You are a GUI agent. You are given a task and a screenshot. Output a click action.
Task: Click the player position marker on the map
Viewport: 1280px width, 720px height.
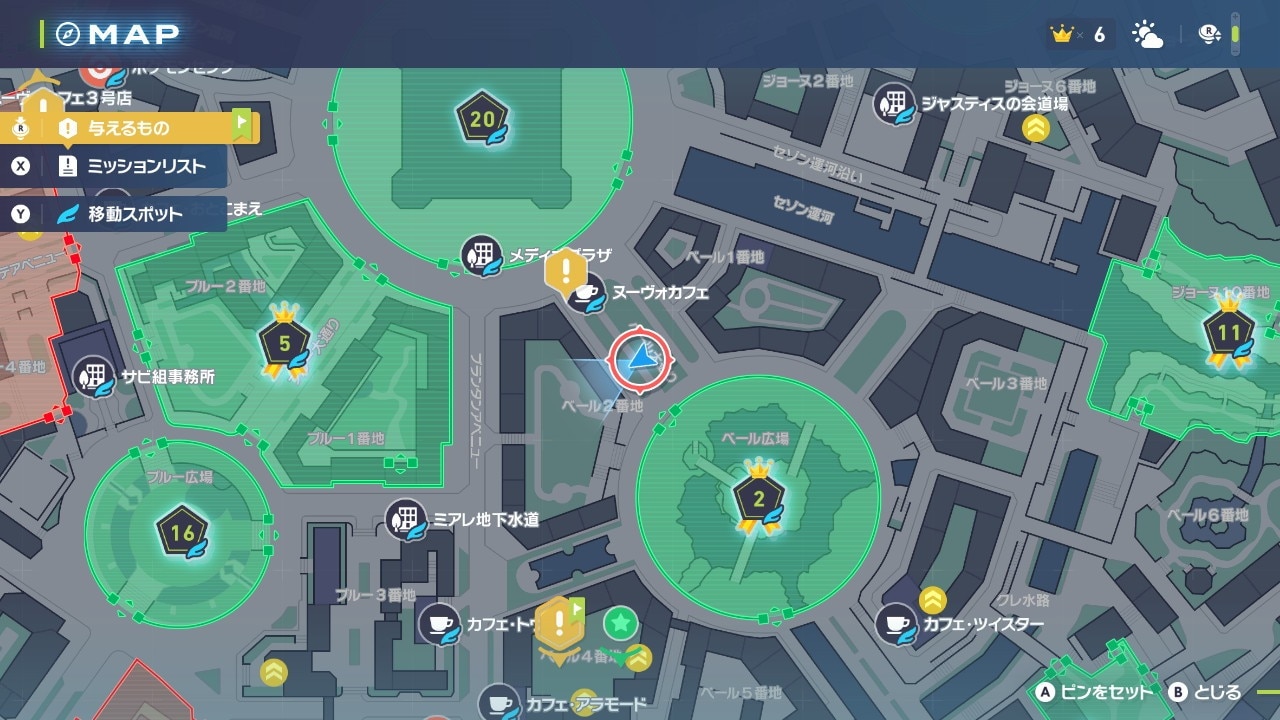[x=637, y=360]
